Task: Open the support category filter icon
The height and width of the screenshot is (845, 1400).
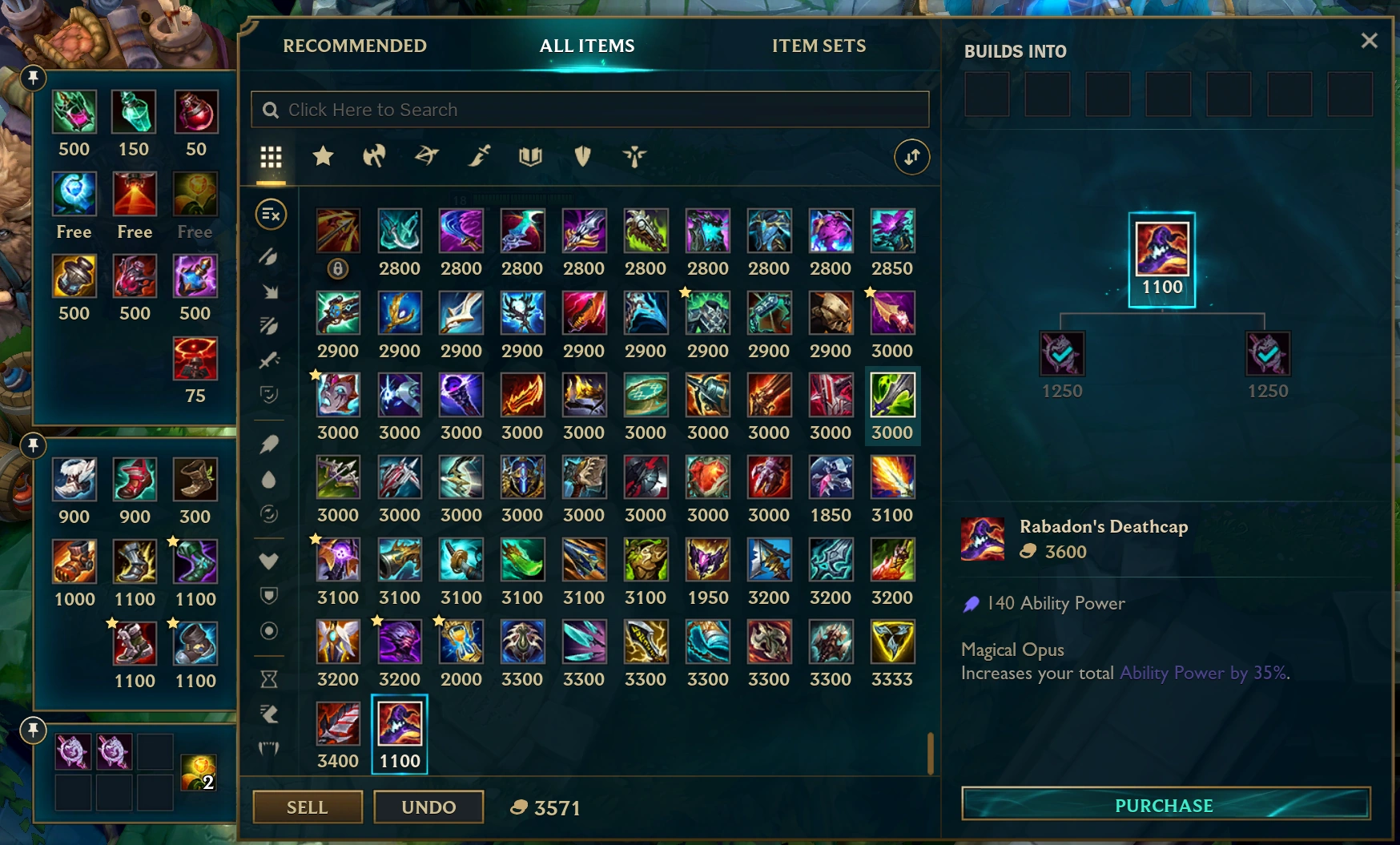Action: [634, 157]
